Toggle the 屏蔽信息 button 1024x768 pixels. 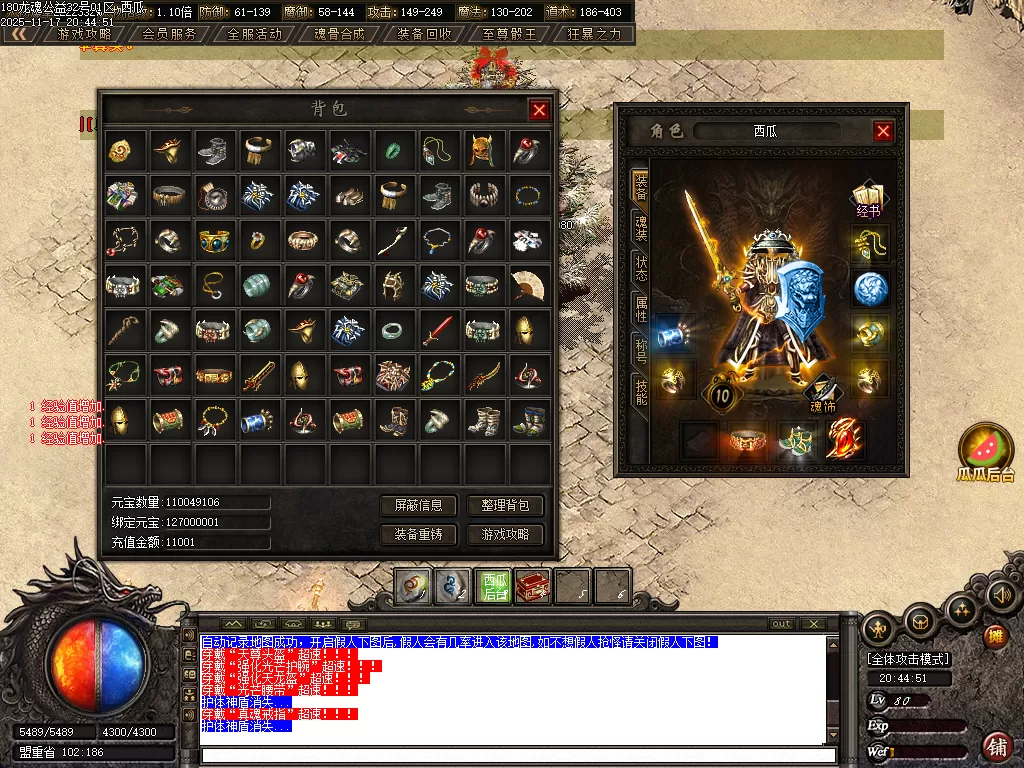(419, 506)
